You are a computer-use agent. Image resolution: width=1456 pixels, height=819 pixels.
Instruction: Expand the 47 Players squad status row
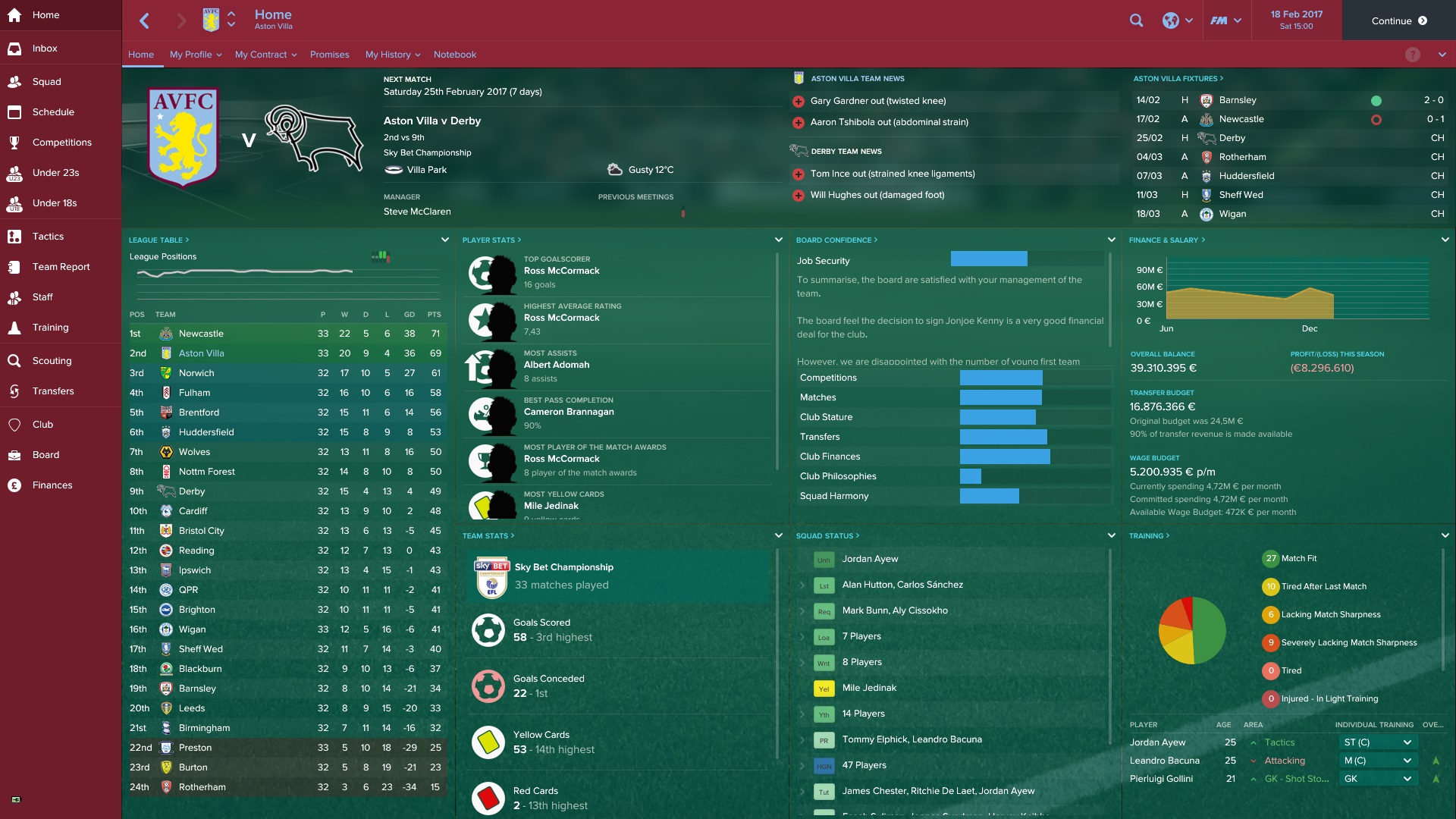pyautogui.click(x=802, y=765)
